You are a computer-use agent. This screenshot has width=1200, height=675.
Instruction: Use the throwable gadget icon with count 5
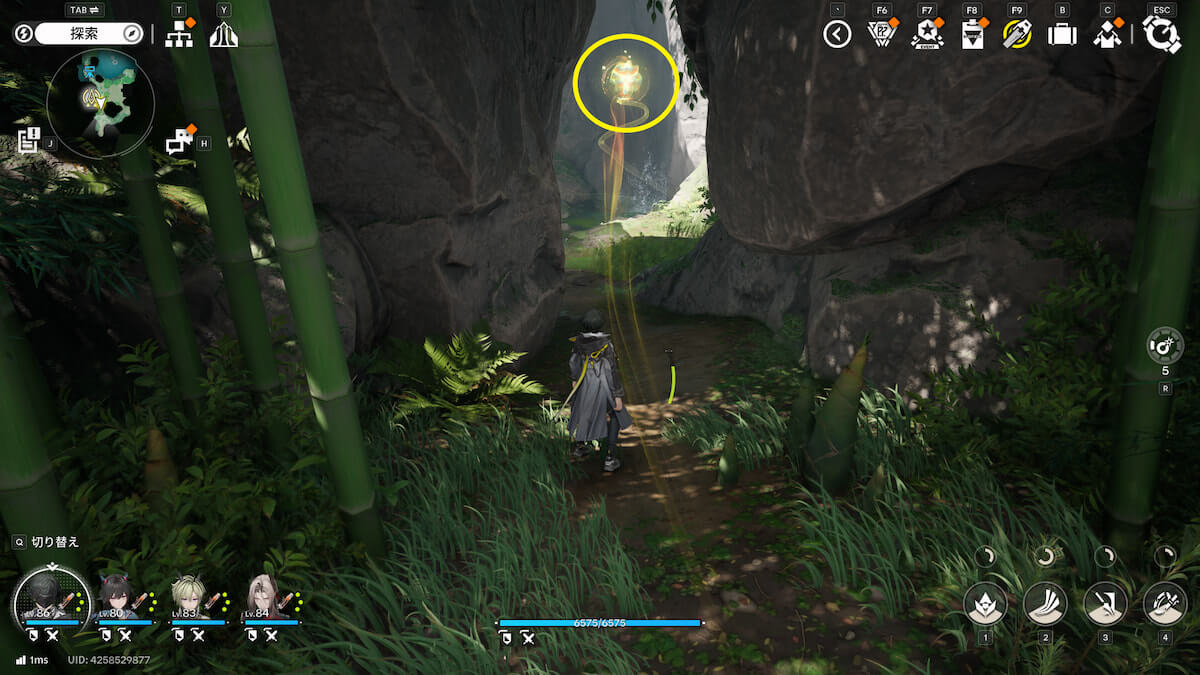pos(1165,347)
